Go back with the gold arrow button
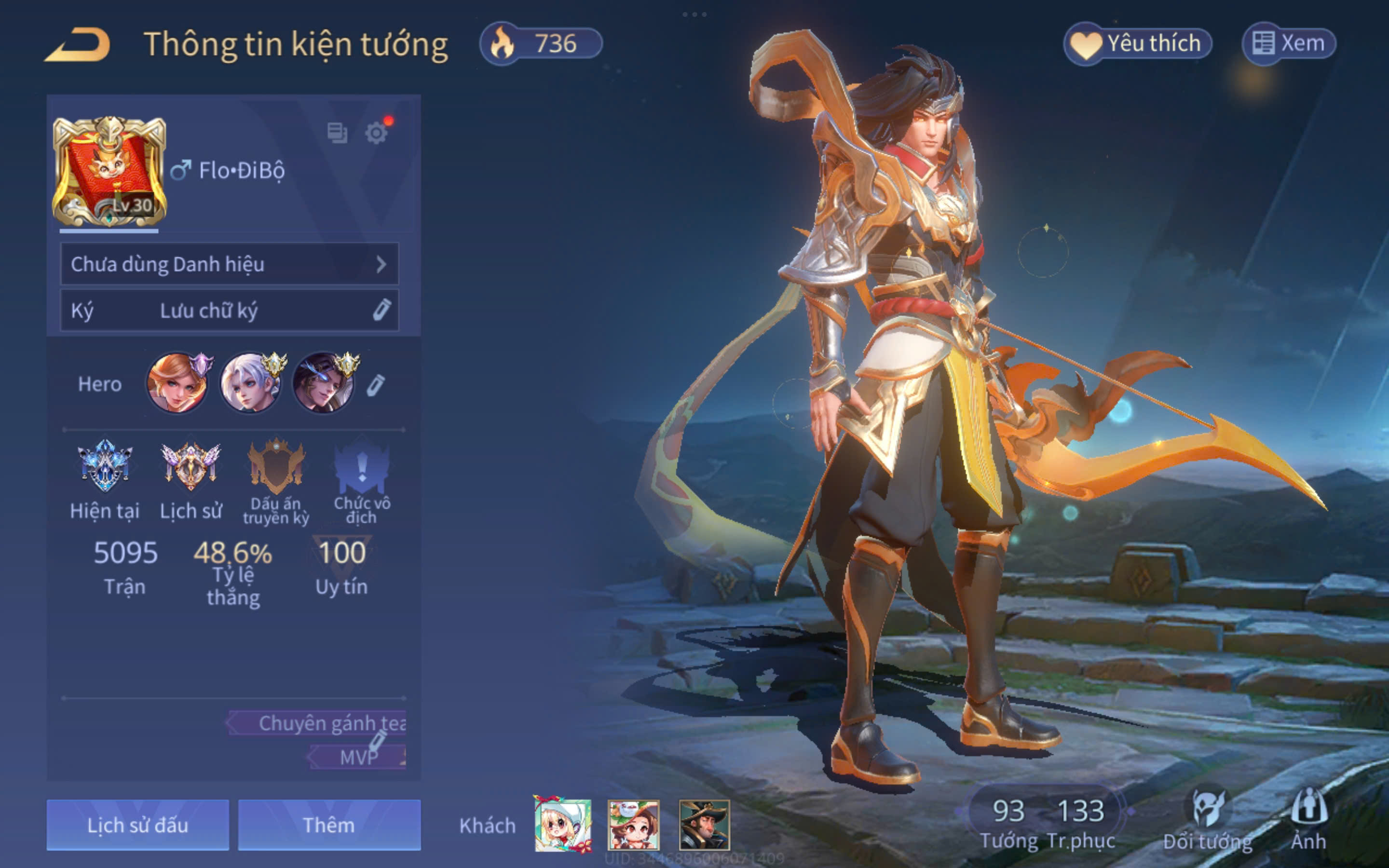Viewport: 1389px width, 868px height. tap(78, 45)
